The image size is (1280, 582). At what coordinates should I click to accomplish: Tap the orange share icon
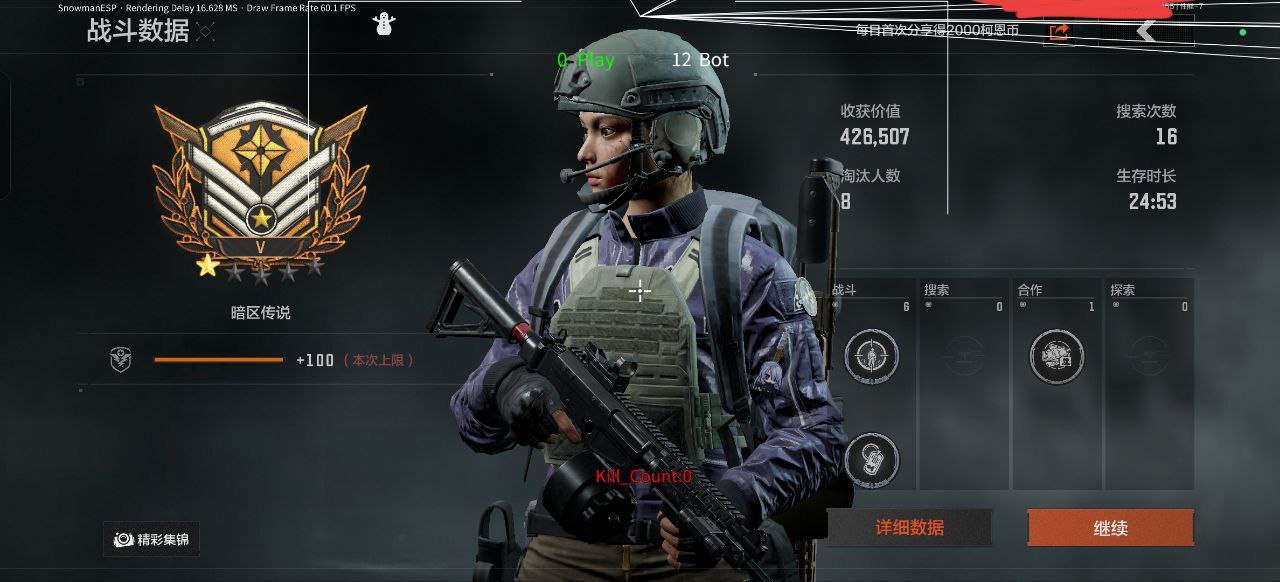1059,32
